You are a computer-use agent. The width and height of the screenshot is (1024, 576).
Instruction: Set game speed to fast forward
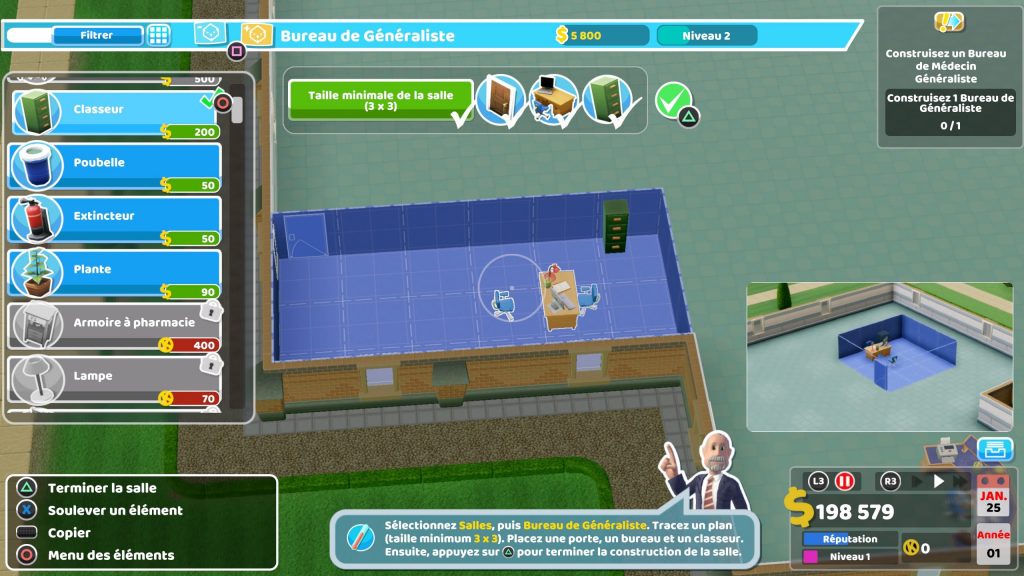(x=961, y=481)
